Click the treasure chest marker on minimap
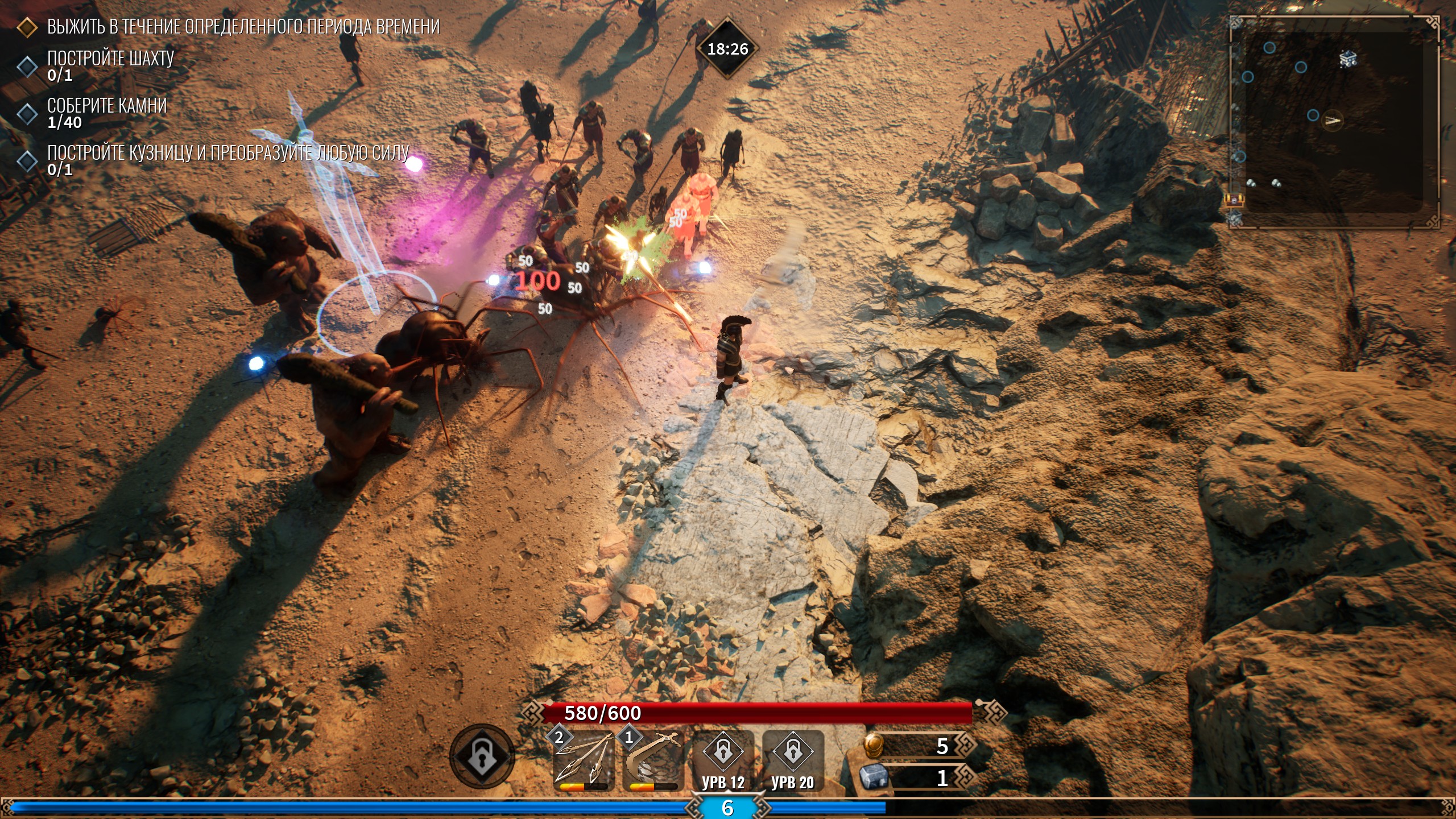This screenshot has width=1456, height=819. point(1235,200)
